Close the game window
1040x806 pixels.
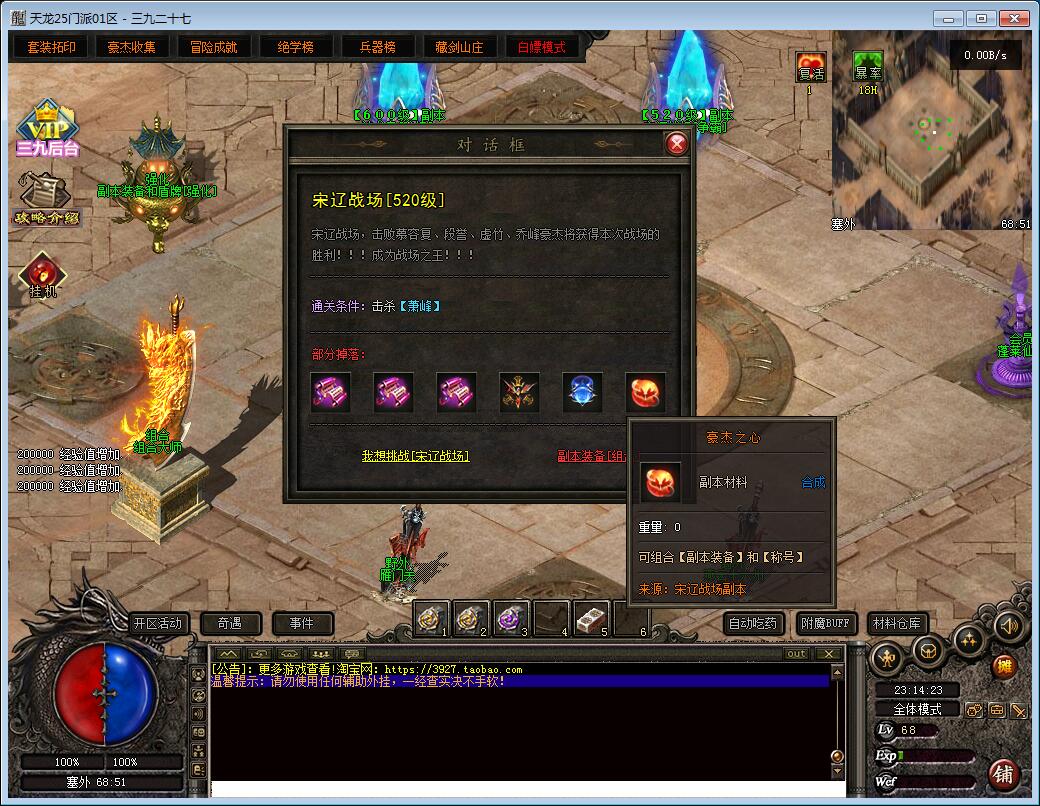(1013, 18)
